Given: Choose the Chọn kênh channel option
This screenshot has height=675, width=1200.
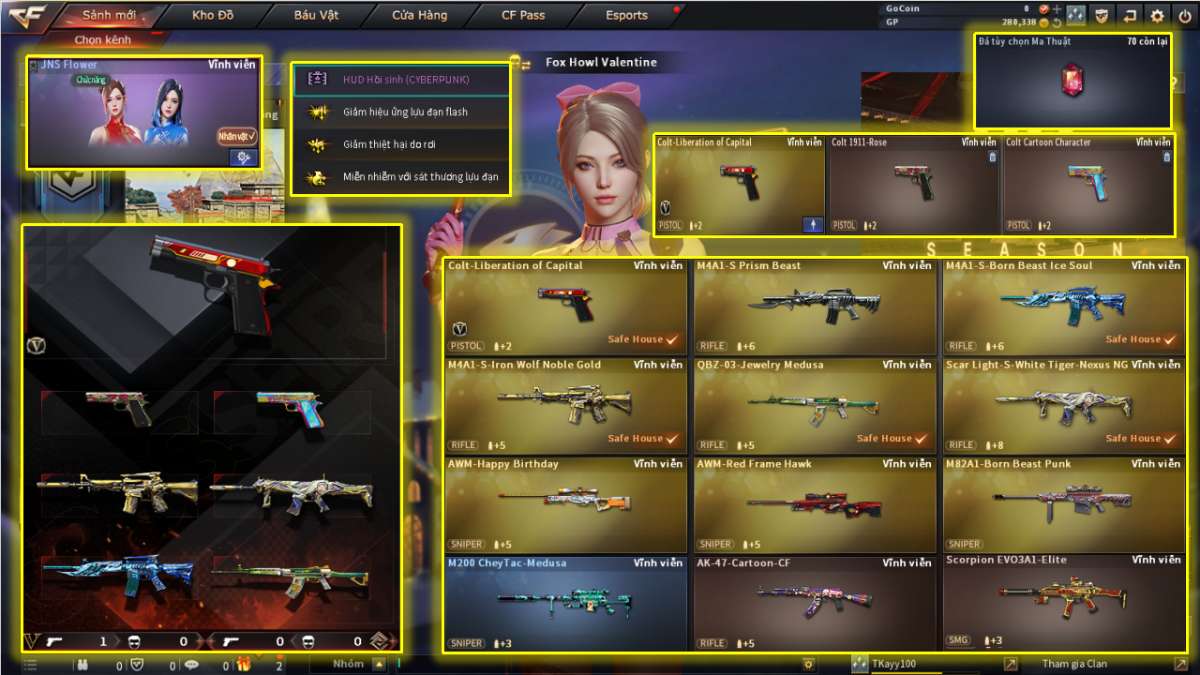Looking at the screenshot, I should click(x=103, y=40).
